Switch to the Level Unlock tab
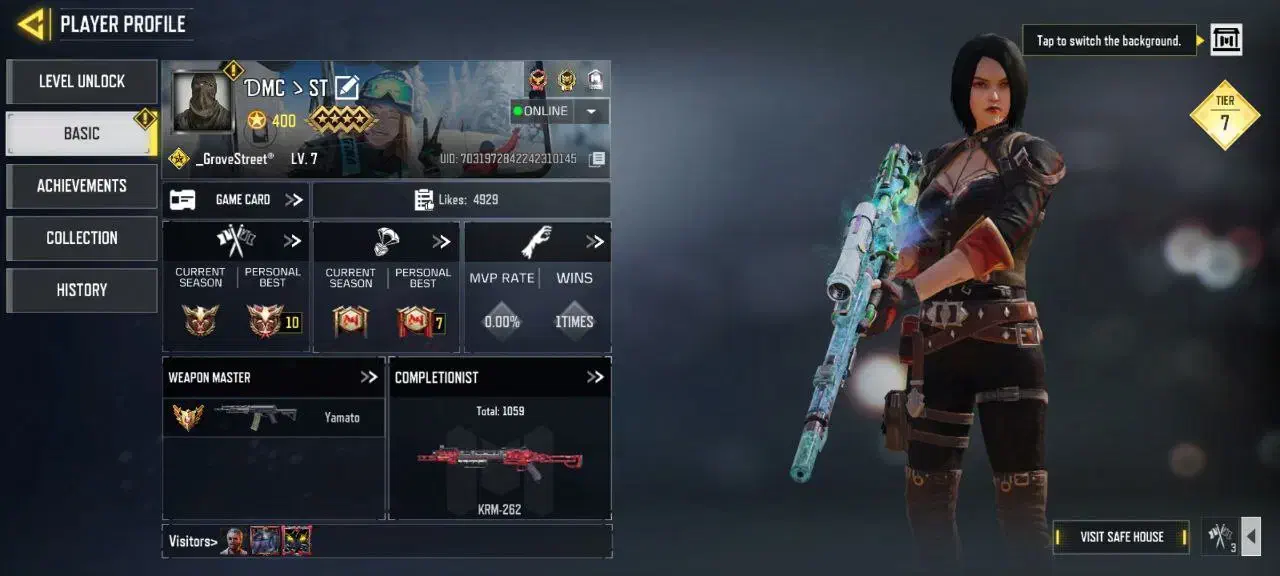Screen dimensions: 1280x576 click(x=82, y=82)
